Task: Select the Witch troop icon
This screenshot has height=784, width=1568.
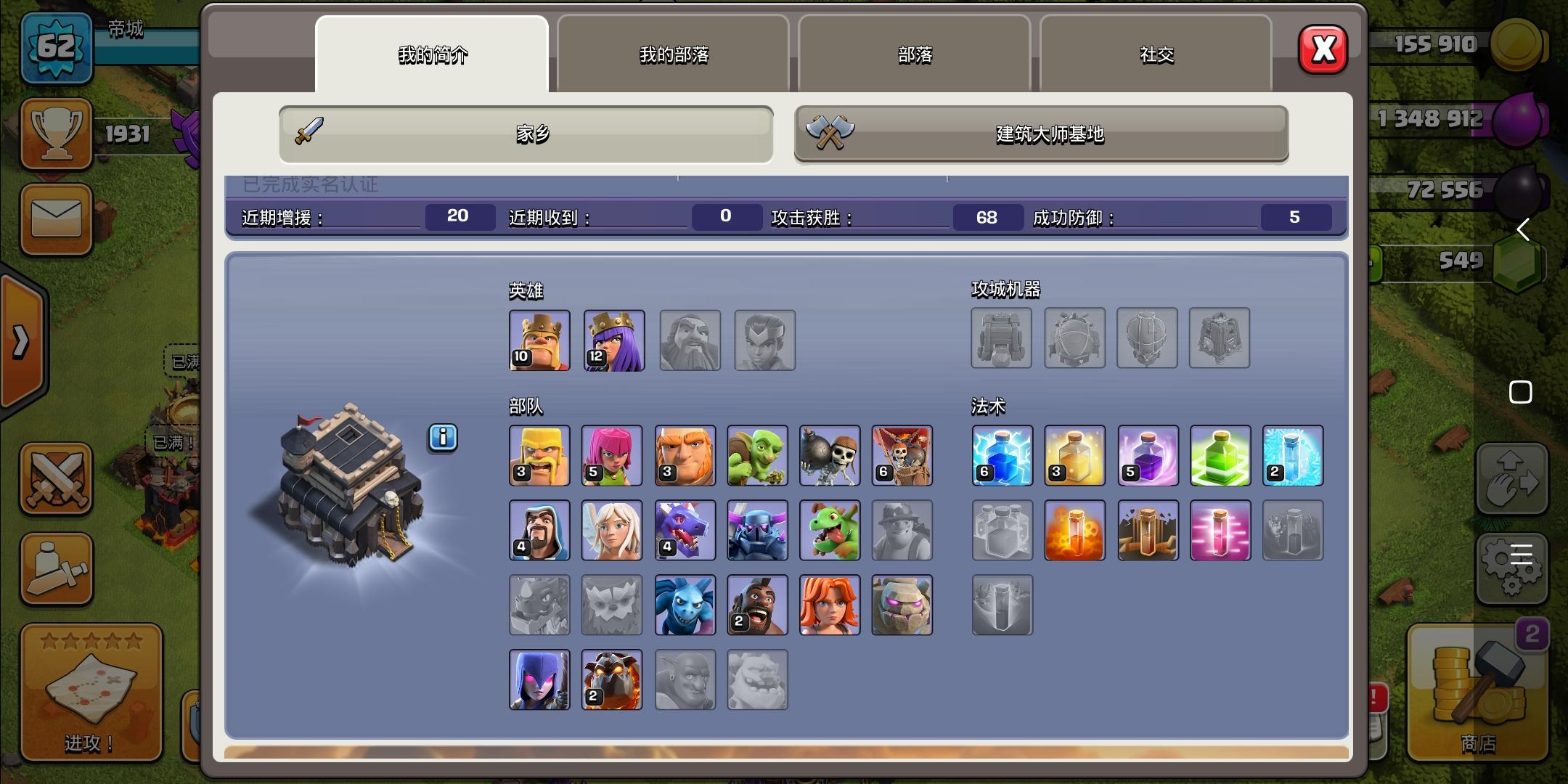Action: [x=540, y=678]
